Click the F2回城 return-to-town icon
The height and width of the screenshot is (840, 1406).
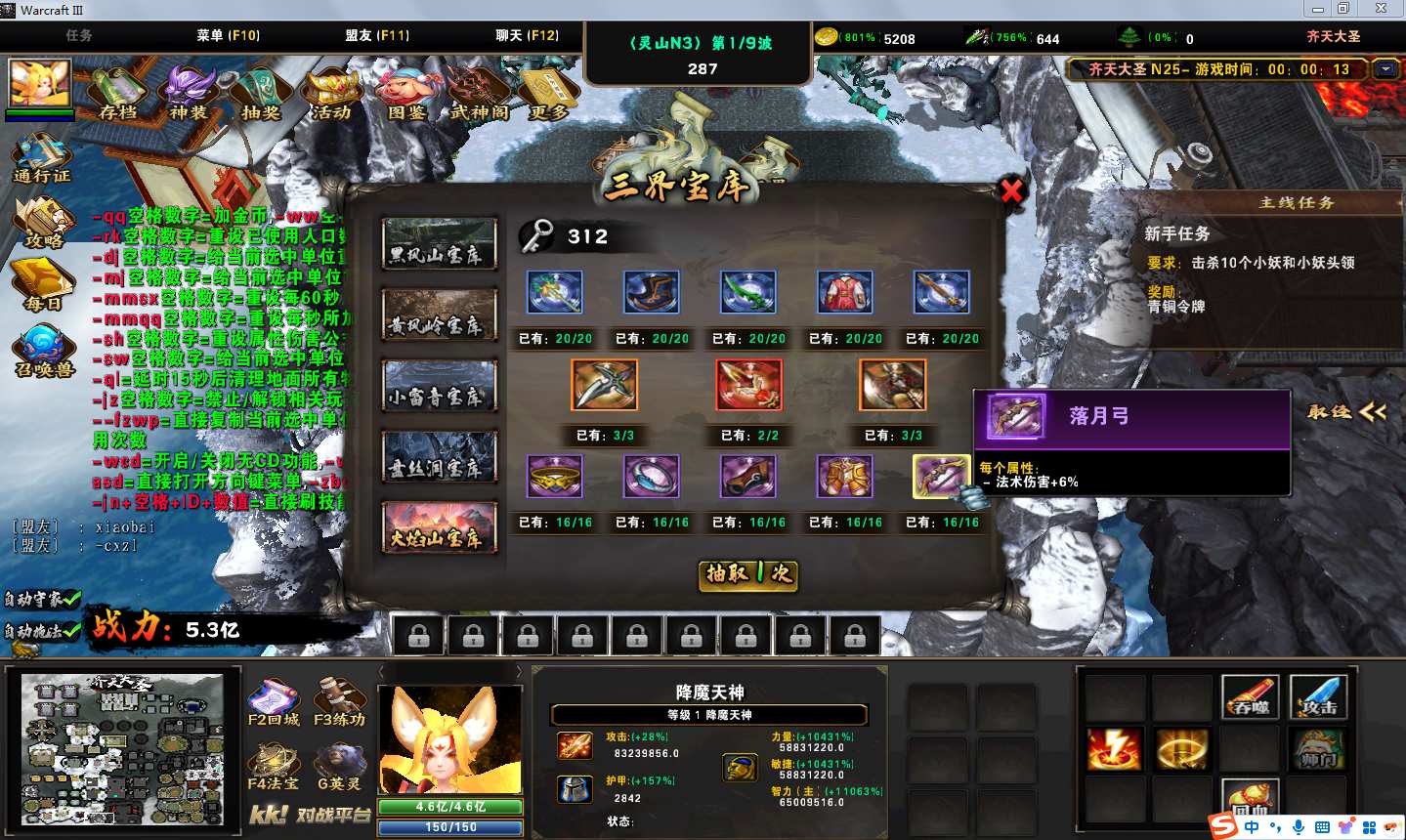tap(274, 703)
